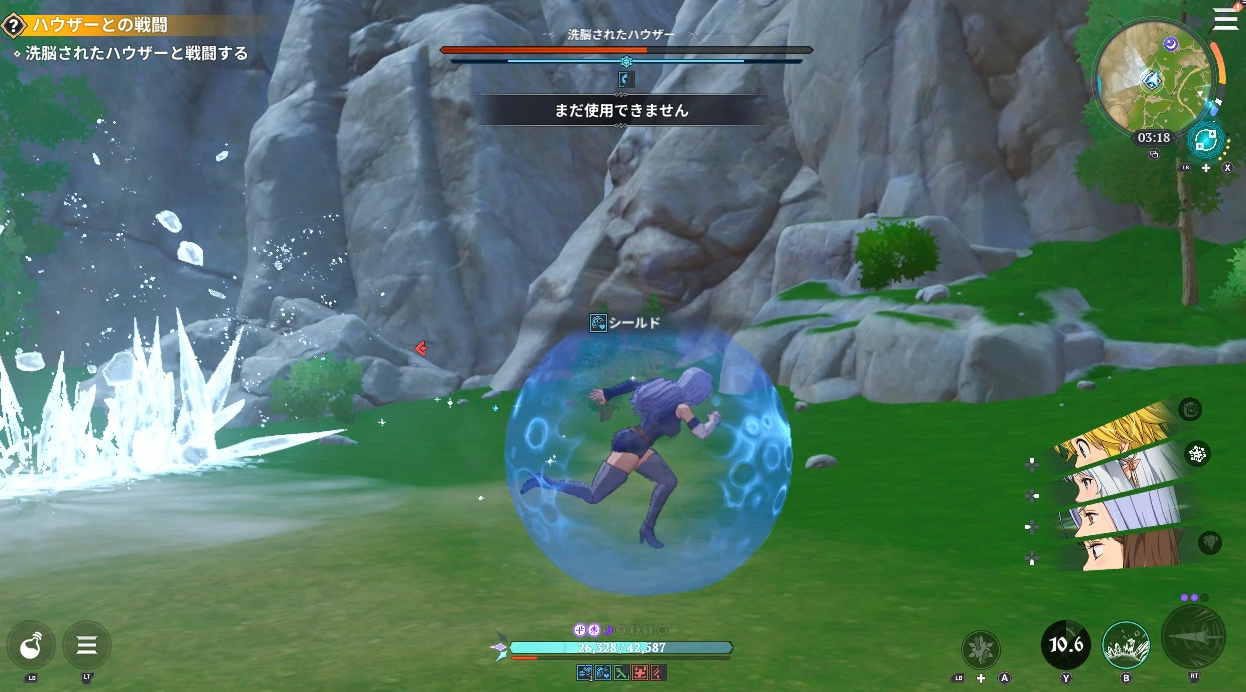Click the skill on 10.6 second cooldown
1246x692 pixels.
(1066, 645)
